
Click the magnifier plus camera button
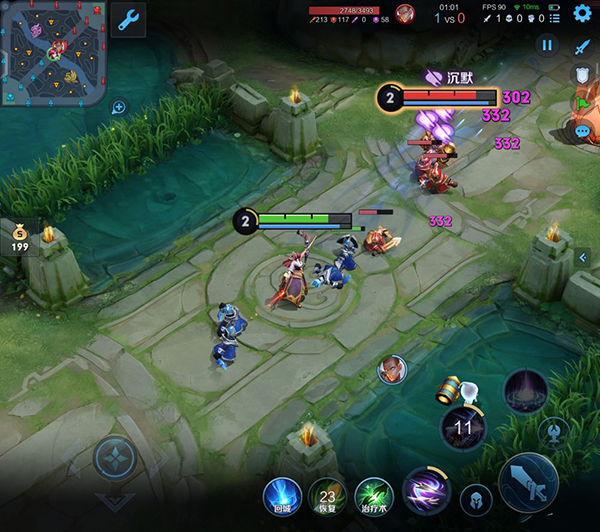pos(118,107)
